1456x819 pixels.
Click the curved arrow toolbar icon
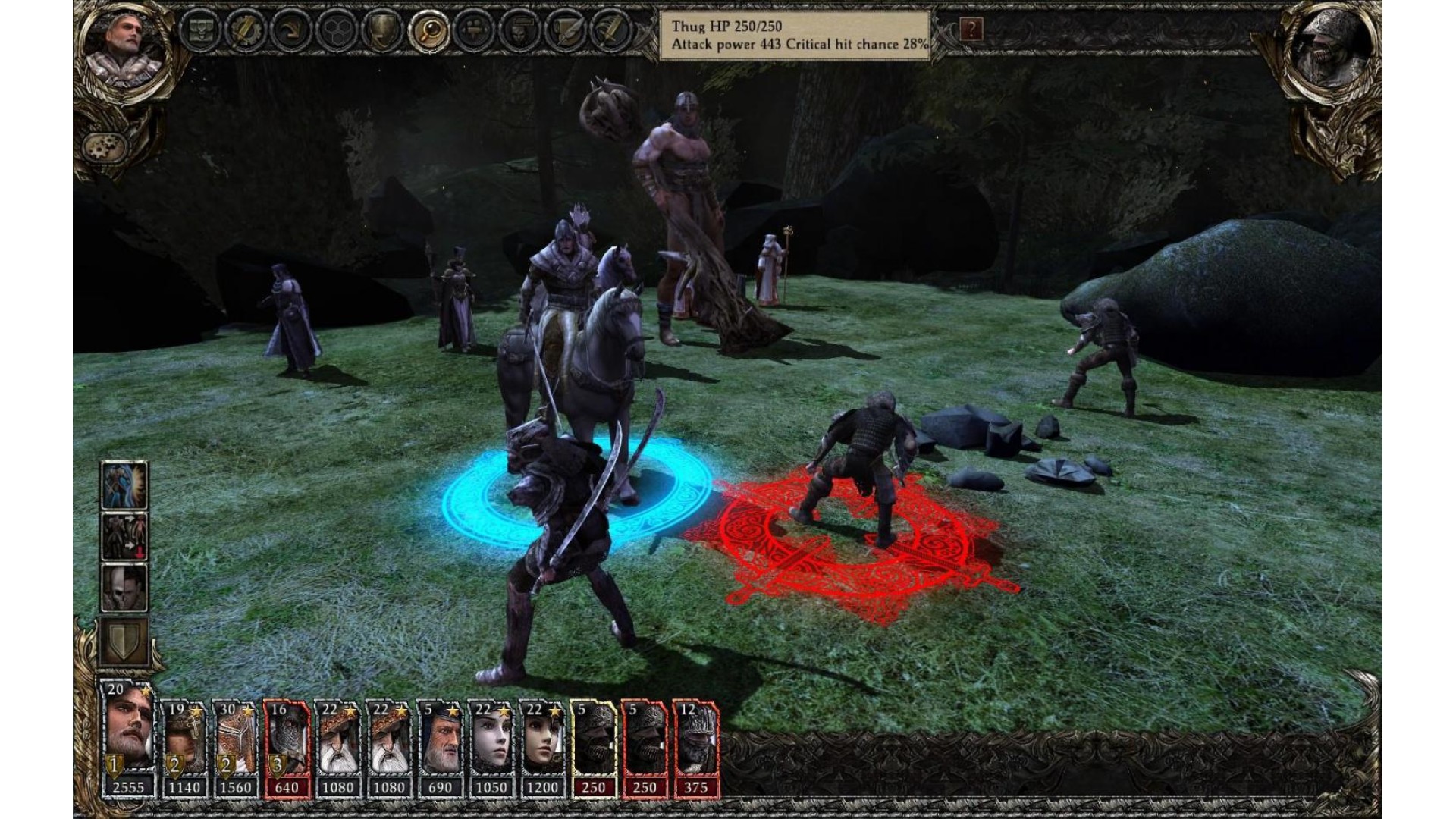pyautogui.click(x=291, y=31)
